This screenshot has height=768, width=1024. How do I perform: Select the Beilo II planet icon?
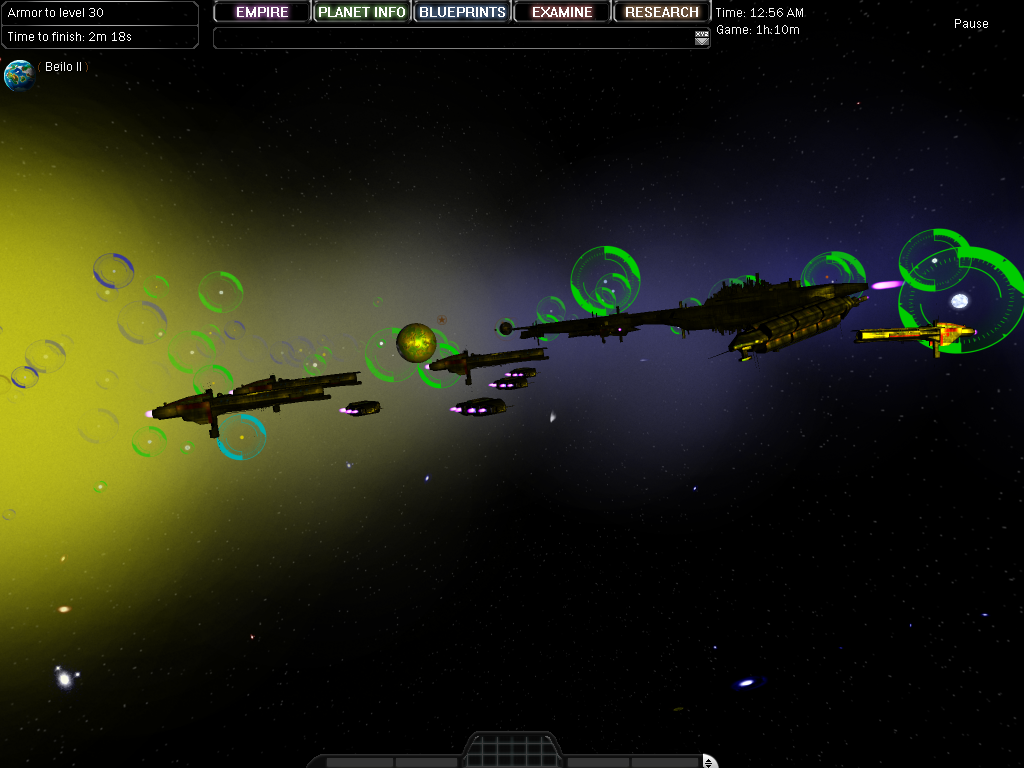pos(19,75)
